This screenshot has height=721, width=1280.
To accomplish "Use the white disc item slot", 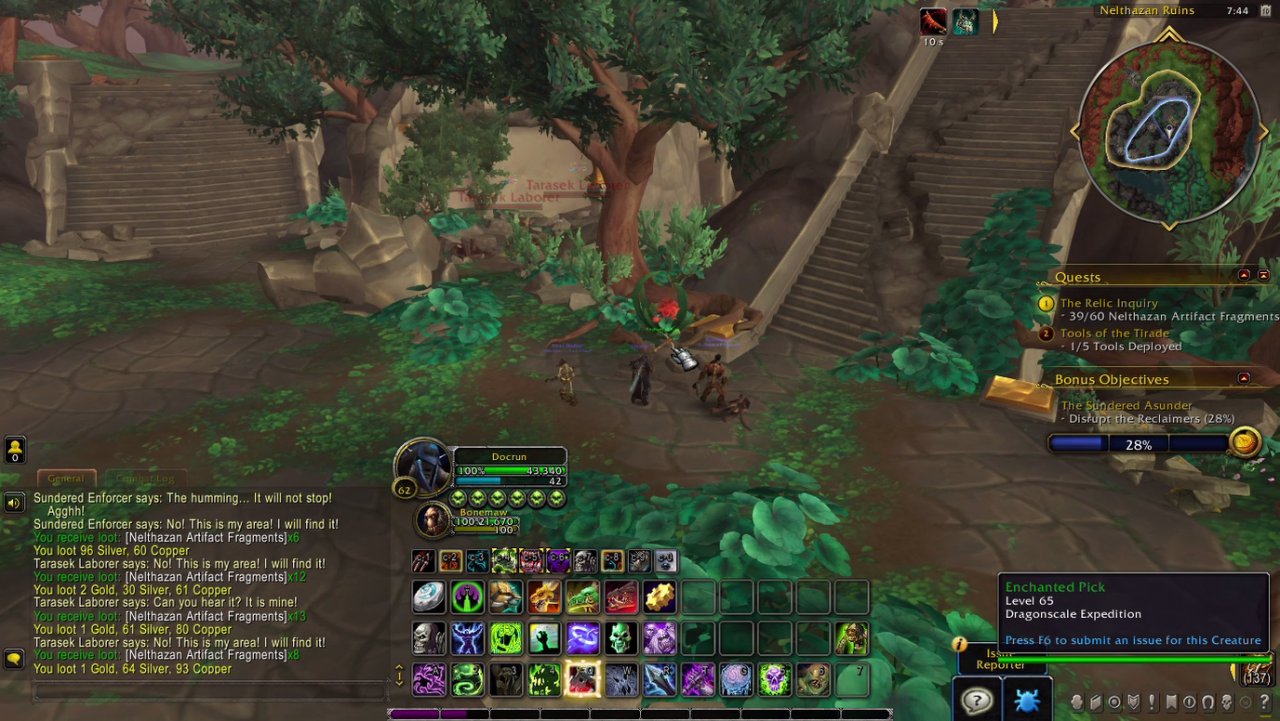I will click(x=430, y=597).
